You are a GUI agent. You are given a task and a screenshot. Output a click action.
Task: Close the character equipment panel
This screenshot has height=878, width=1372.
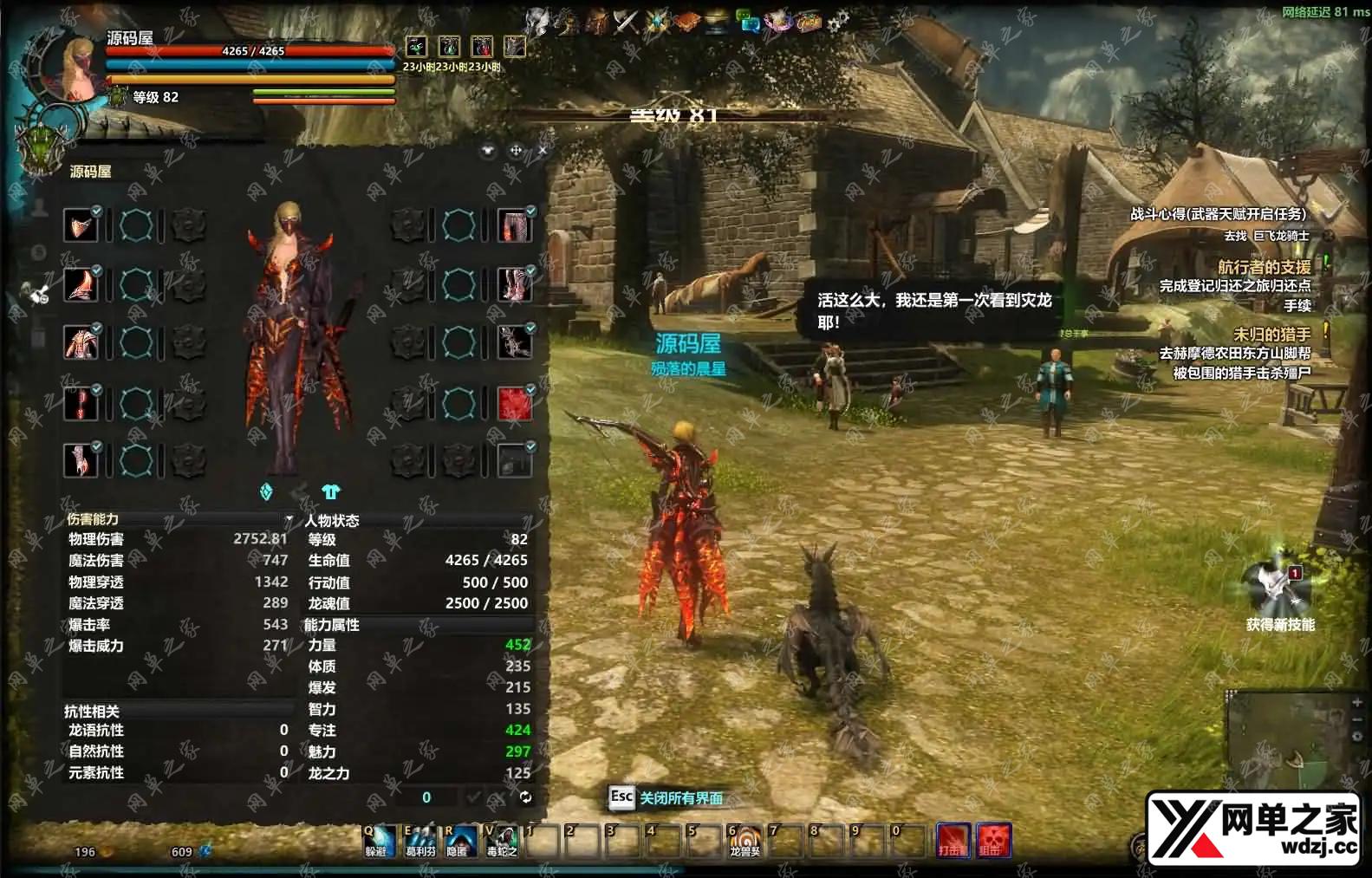tap(543, 151)
